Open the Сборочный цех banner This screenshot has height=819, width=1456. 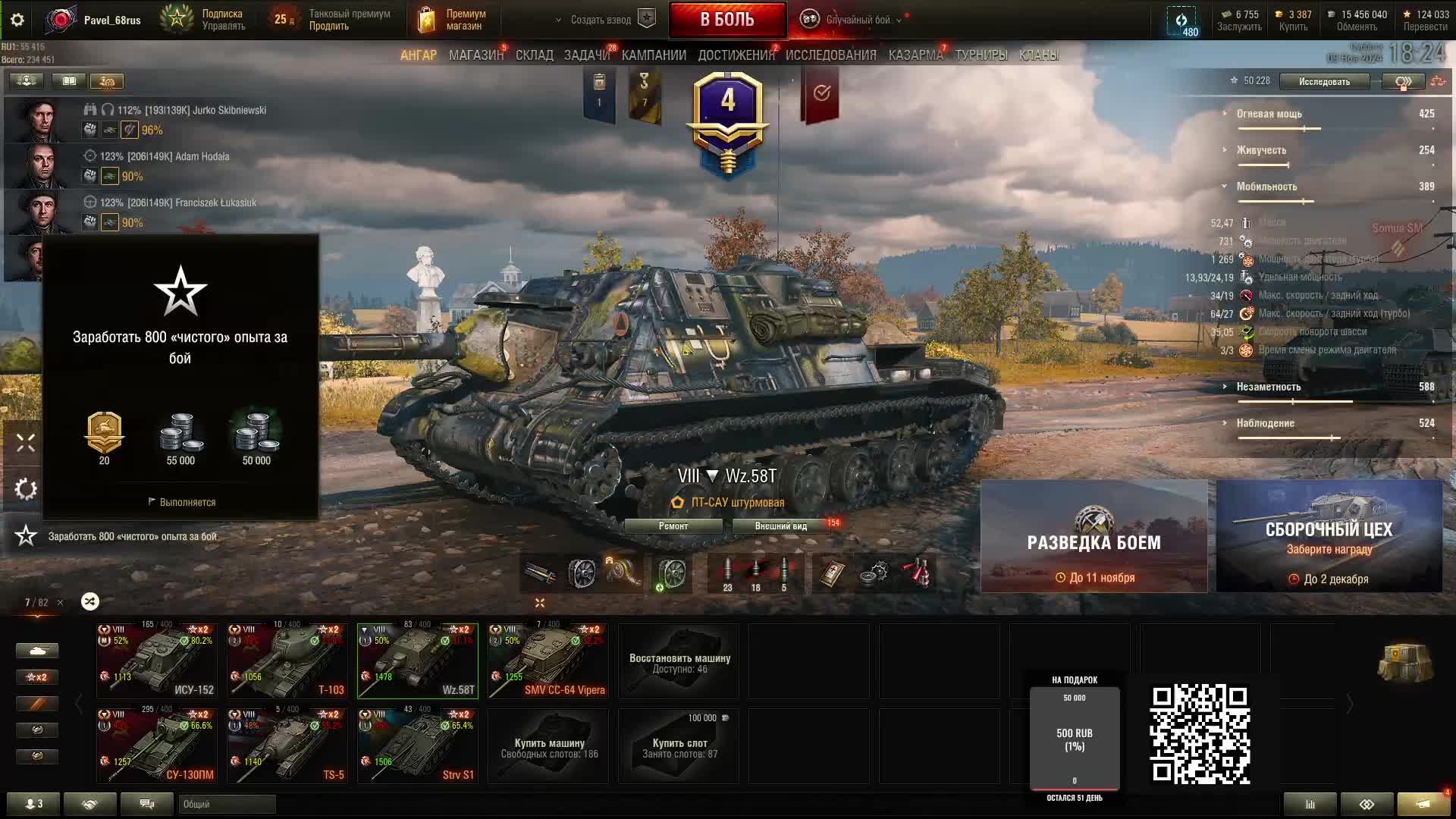[x=1329, y=536]
